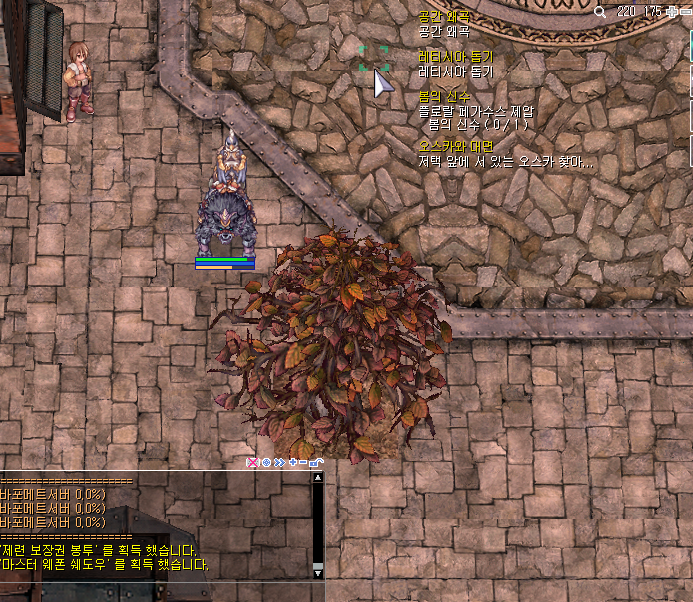Shrink chat window with its minus icon
Screen dimensions: 693x602
(303, 463)
